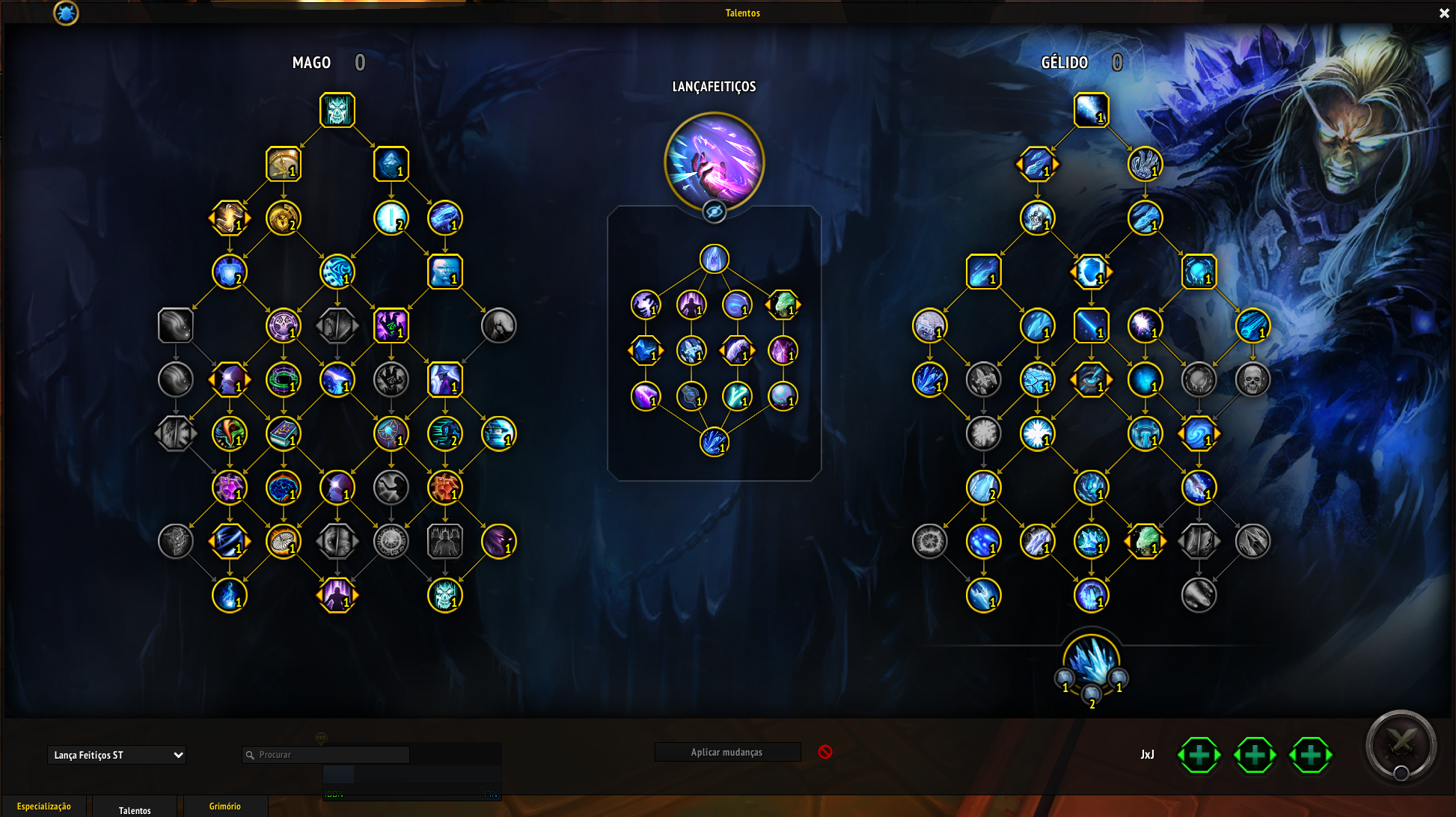Select the grey skull talent in Gélido tree
This screenshot has width=1456, height=817.
pos(1252,379)
